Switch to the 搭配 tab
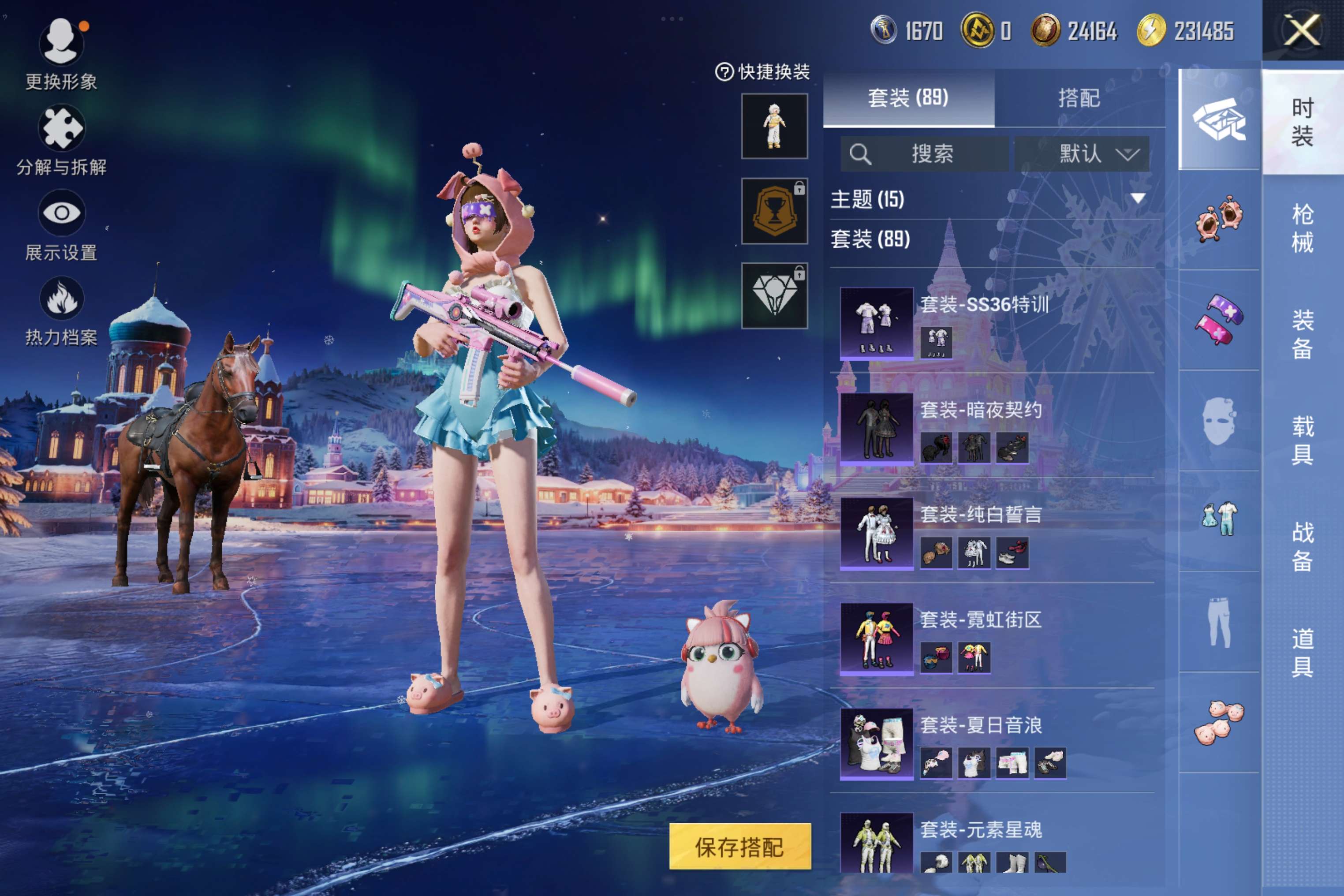 click(1079, 98)
